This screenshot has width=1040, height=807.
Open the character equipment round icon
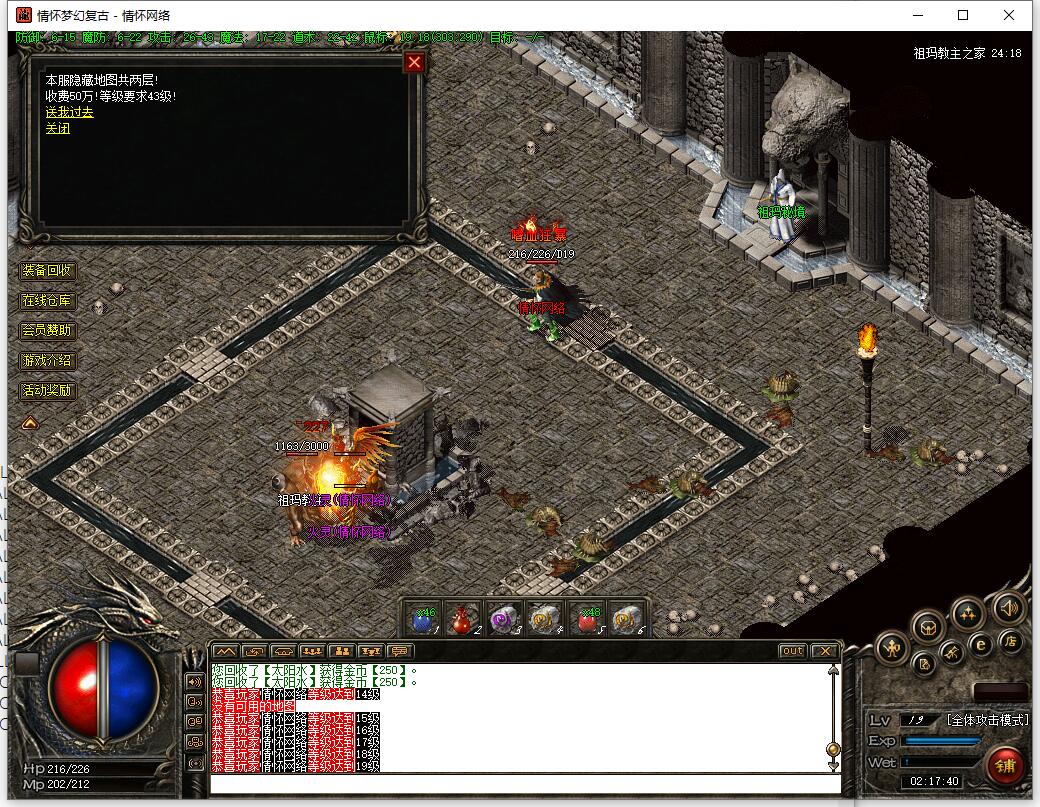click(x=891, y=649)
